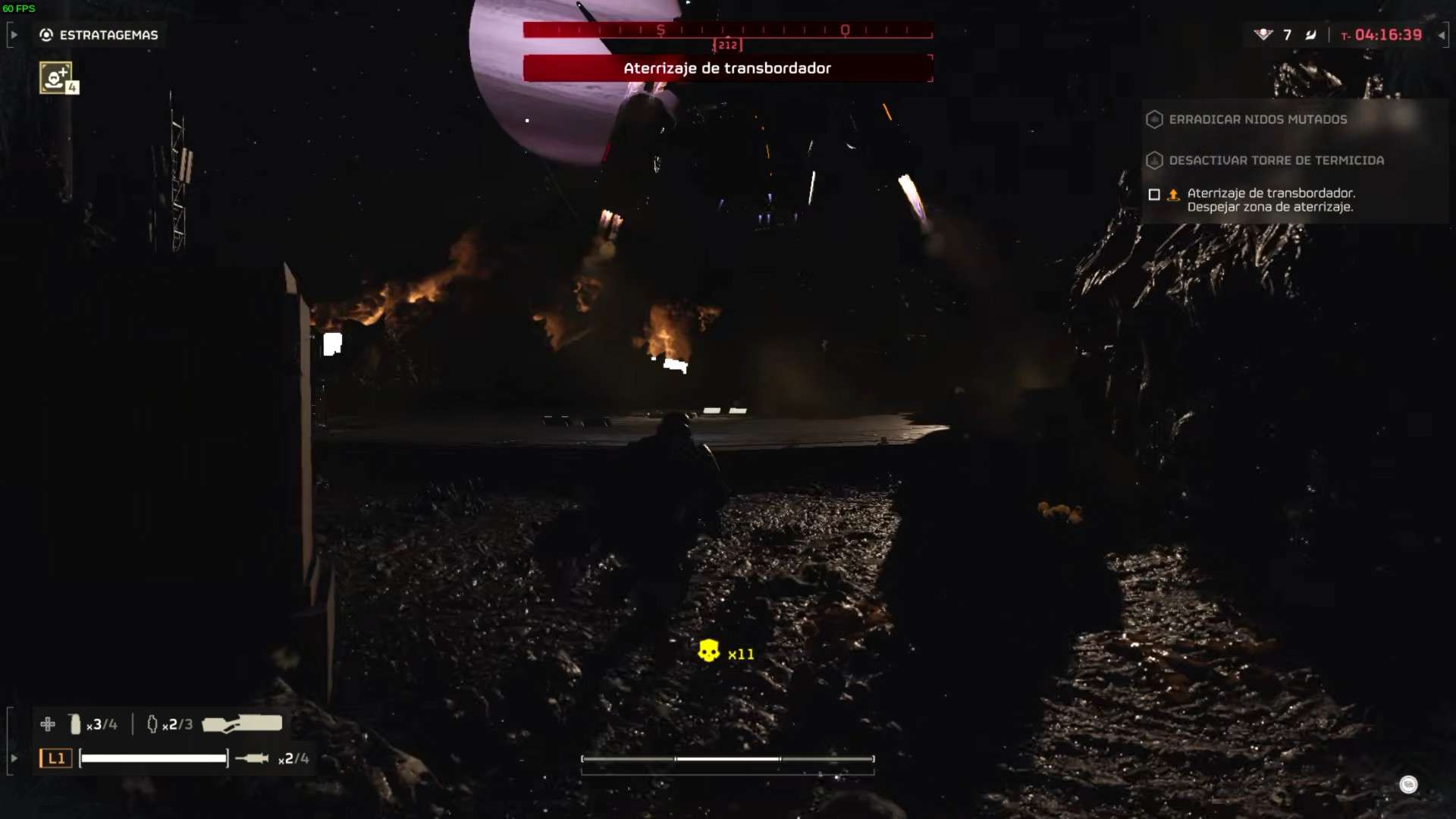The image size is (1456, 819).
Task: Select the Estratagemas hexagonal icon
Action: click(45, 34)
